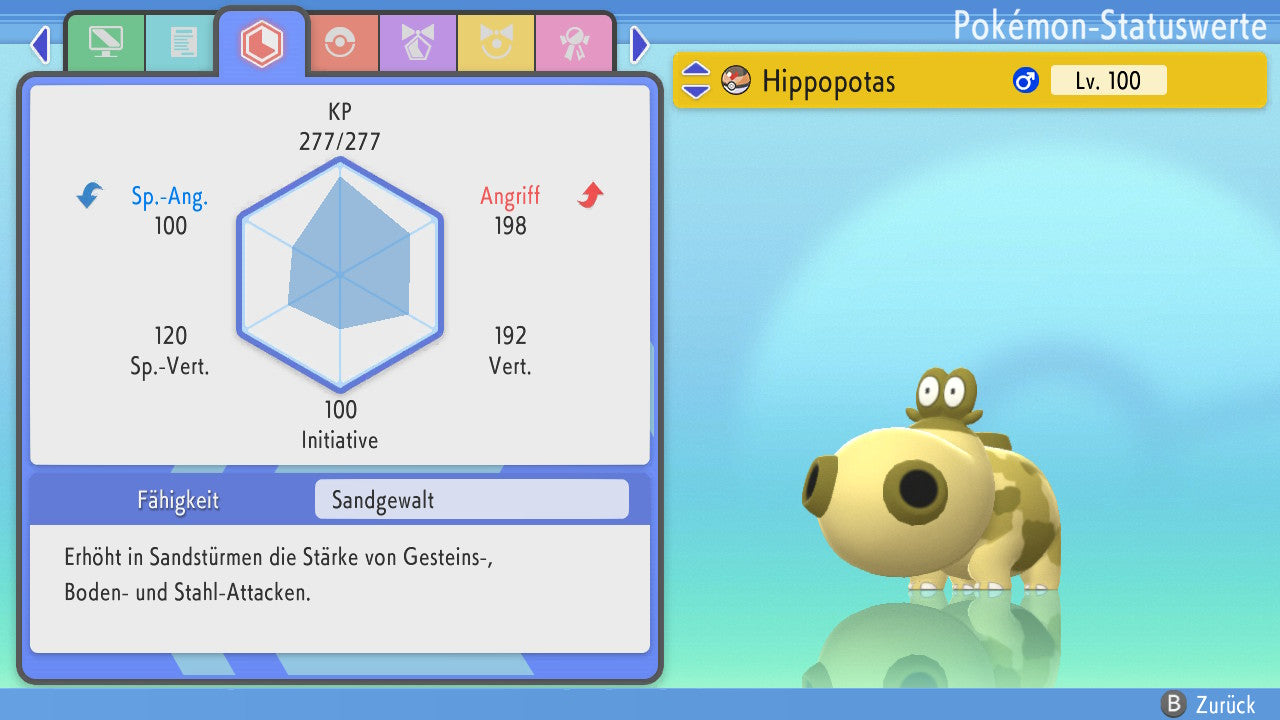The image size is (1280, 720).
Task: Select the active hexagon stats tab
Action: pyautogui.click(x=262, y=43)
